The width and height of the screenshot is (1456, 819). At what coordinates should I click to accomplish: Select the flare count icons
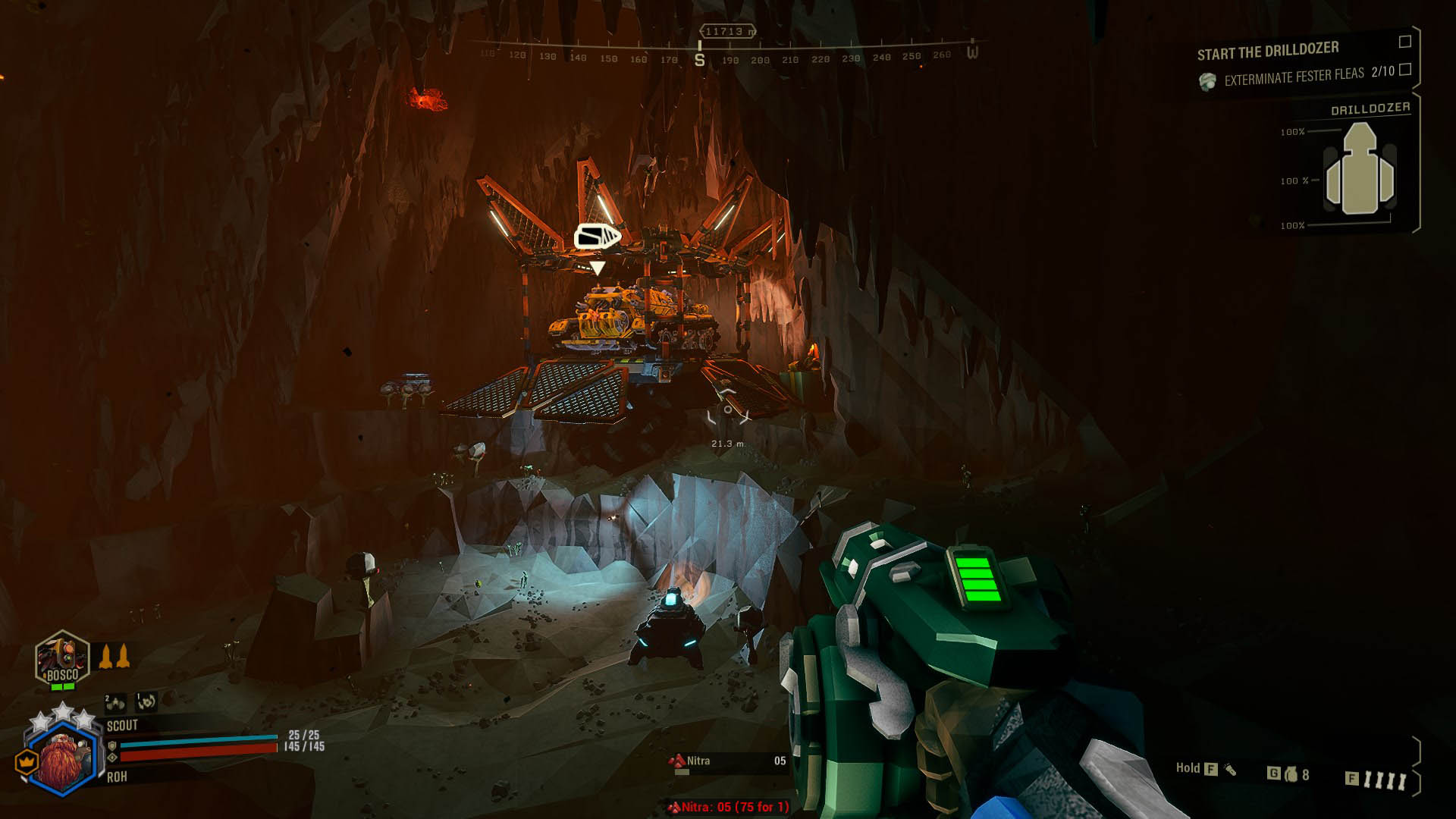tap(1385, 780)
